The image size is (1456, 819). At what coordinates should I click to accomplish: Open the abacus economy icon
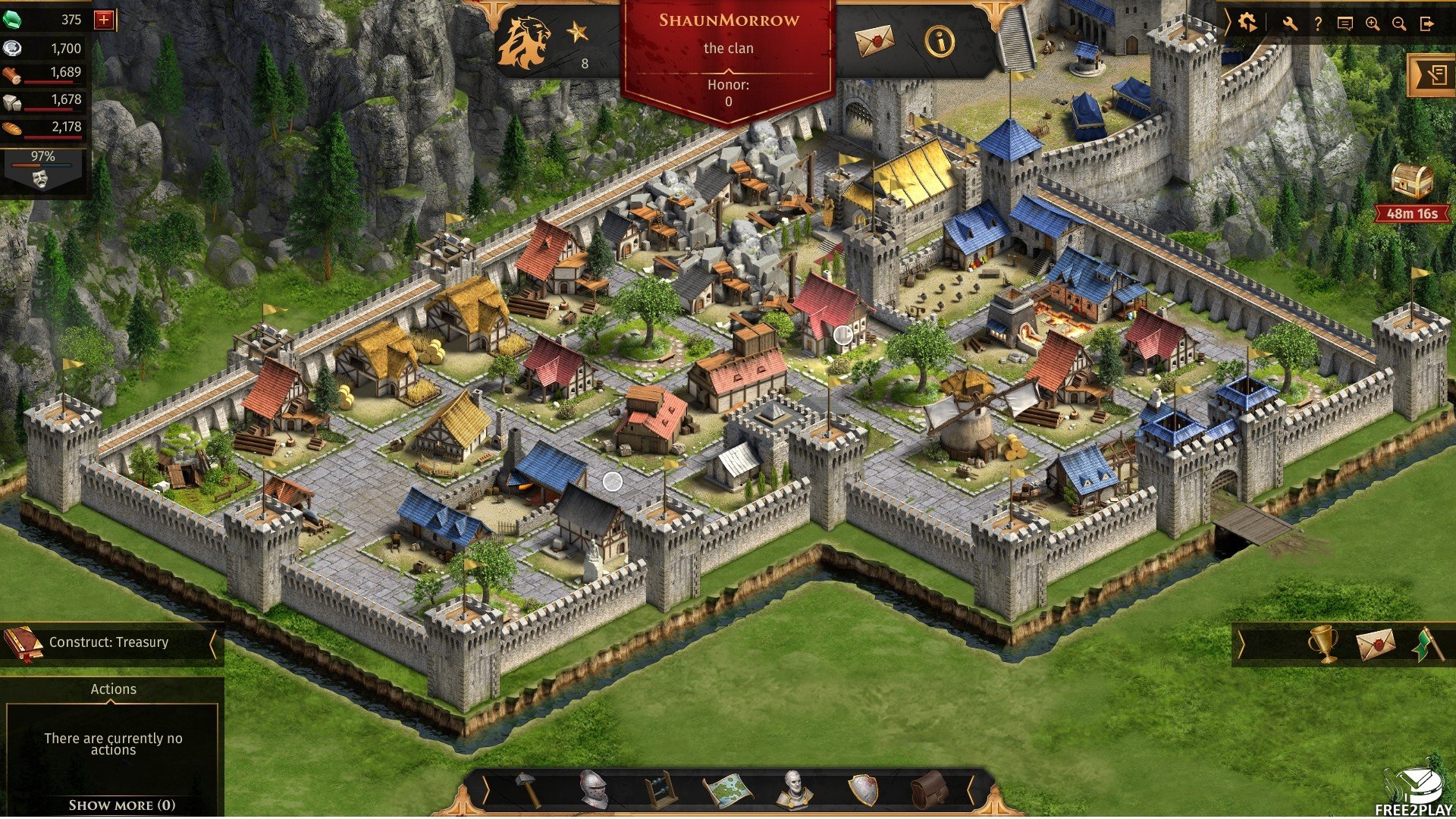pyautogui.click(x=660, y=789)
